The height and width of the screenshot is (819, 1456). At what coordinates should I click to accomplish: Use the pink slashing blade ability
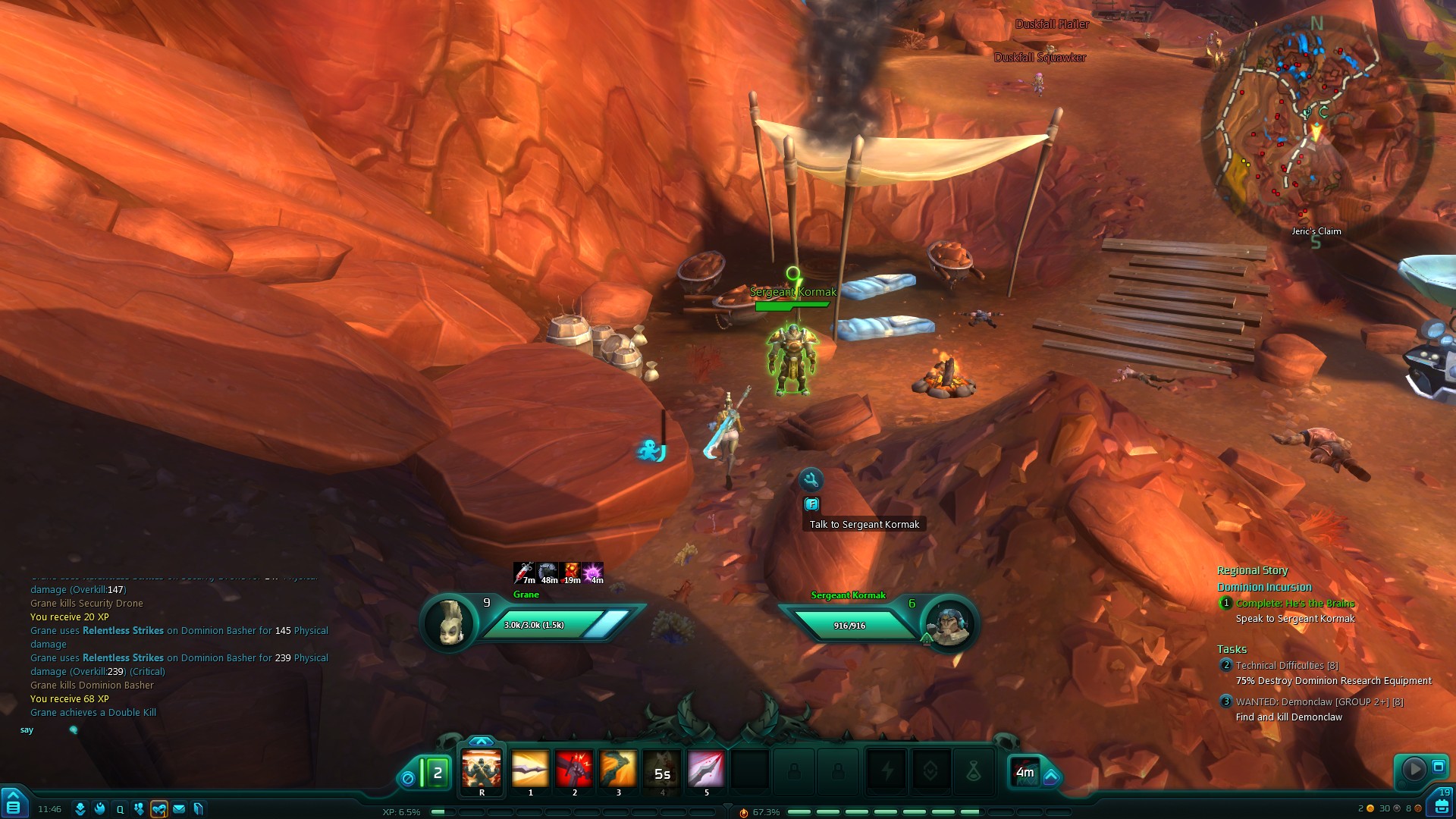tap(706, 769)
